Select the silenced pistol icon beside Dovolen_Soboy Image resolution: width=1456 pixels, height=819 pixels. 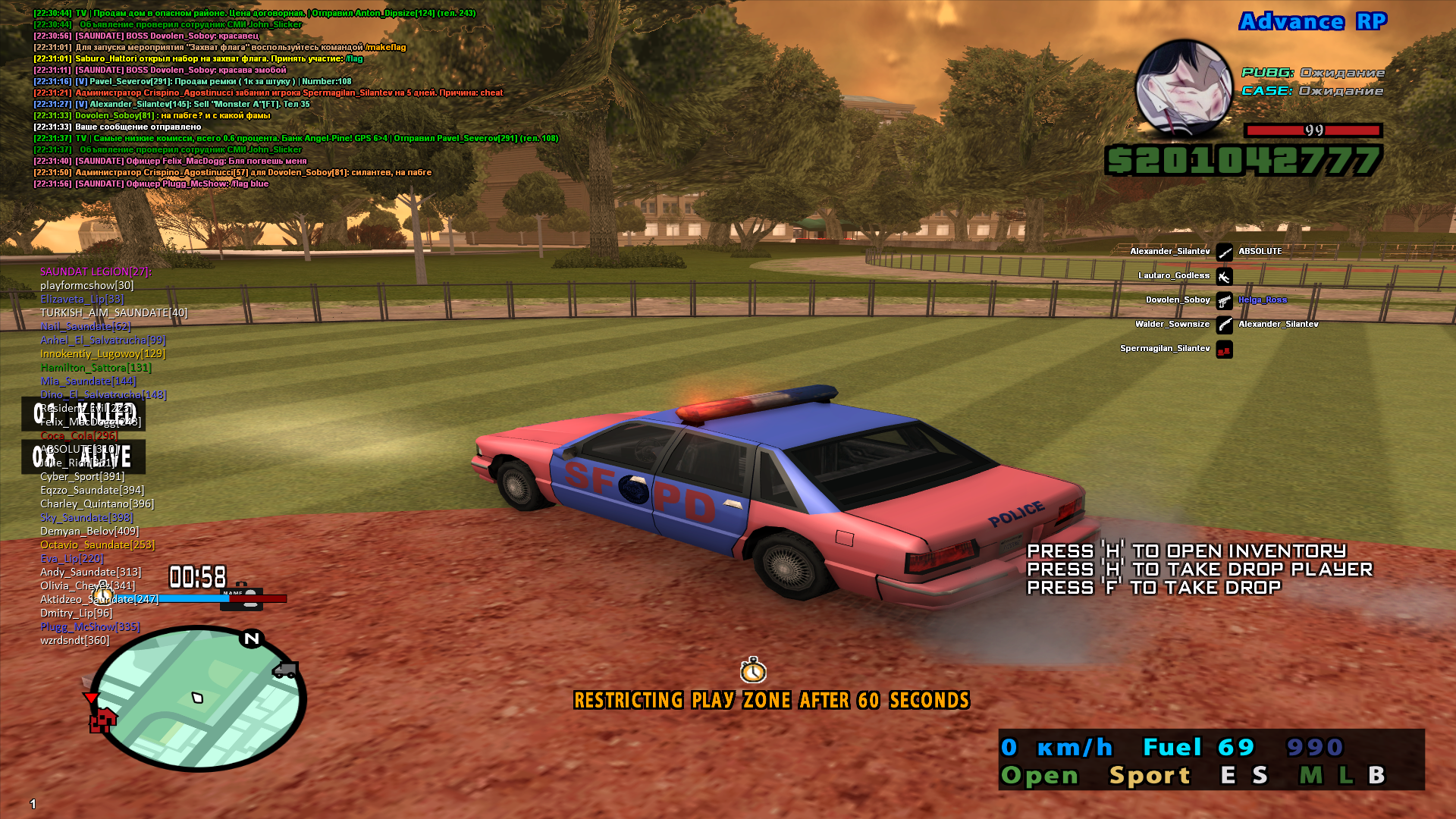pyautogui.click(x=1224, y=300)
